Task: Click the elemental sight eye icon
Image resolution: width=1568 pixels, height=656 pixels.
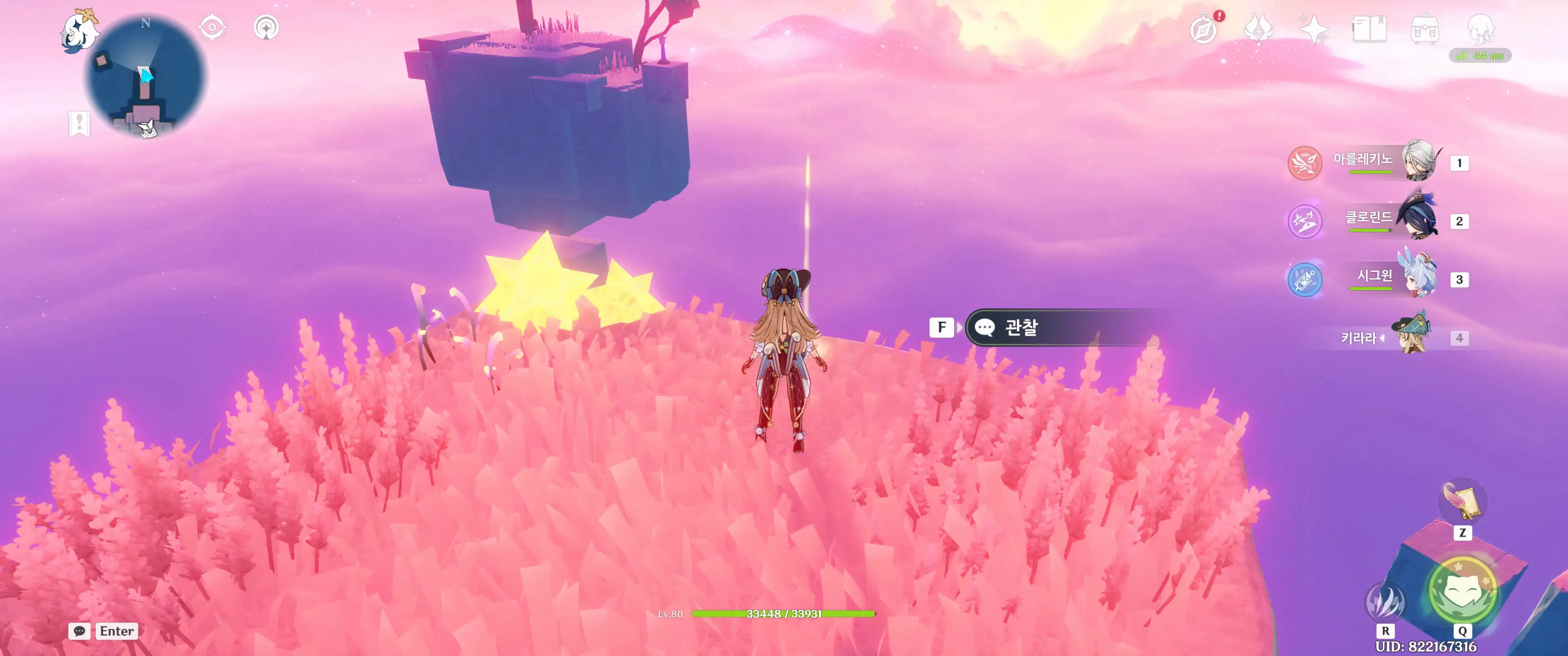Action: [x=212, y=27]
